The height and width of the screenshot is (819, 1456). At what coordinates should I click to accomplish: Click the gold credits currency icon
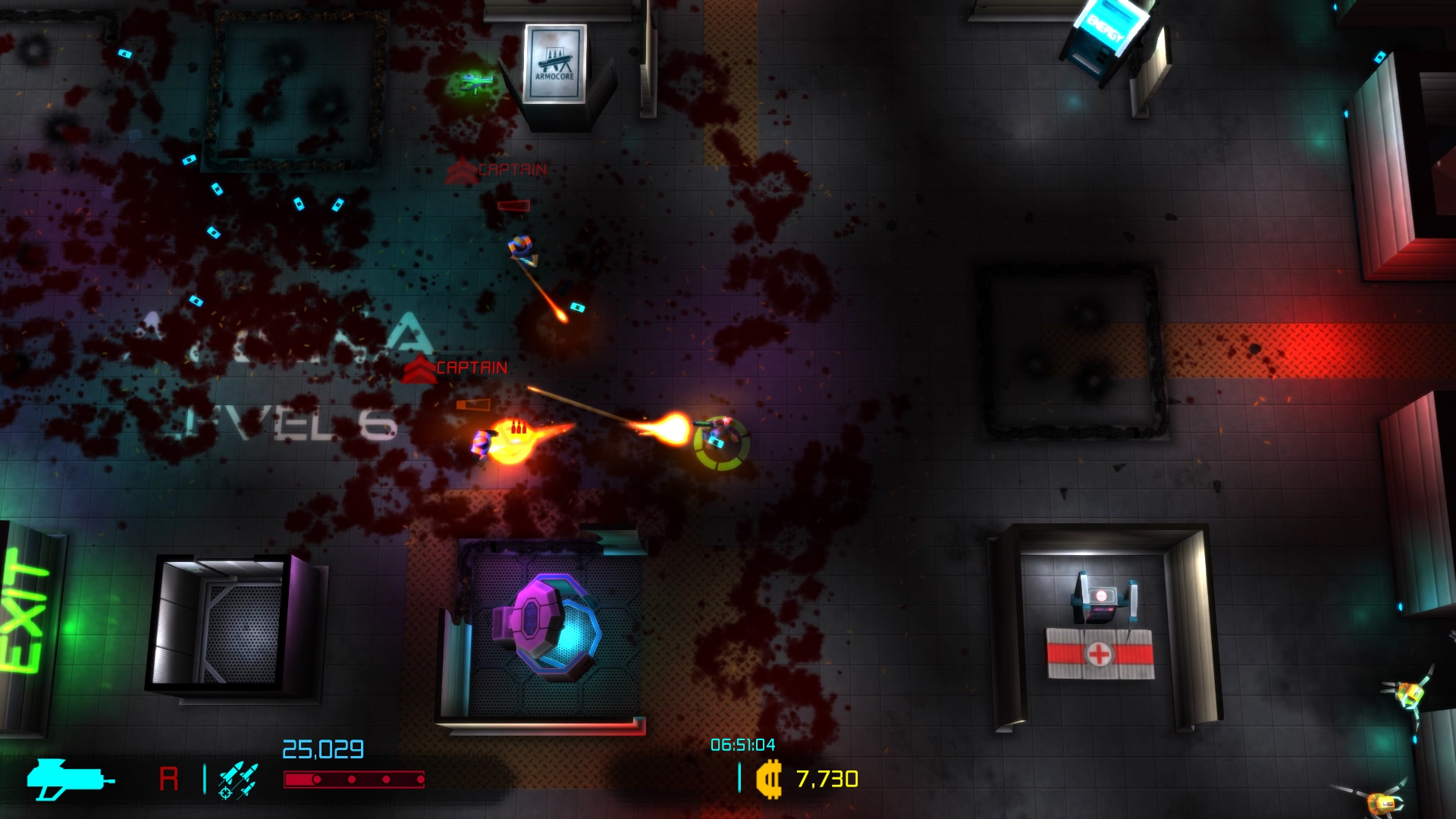pyautogui.click(x=769, y=780)
